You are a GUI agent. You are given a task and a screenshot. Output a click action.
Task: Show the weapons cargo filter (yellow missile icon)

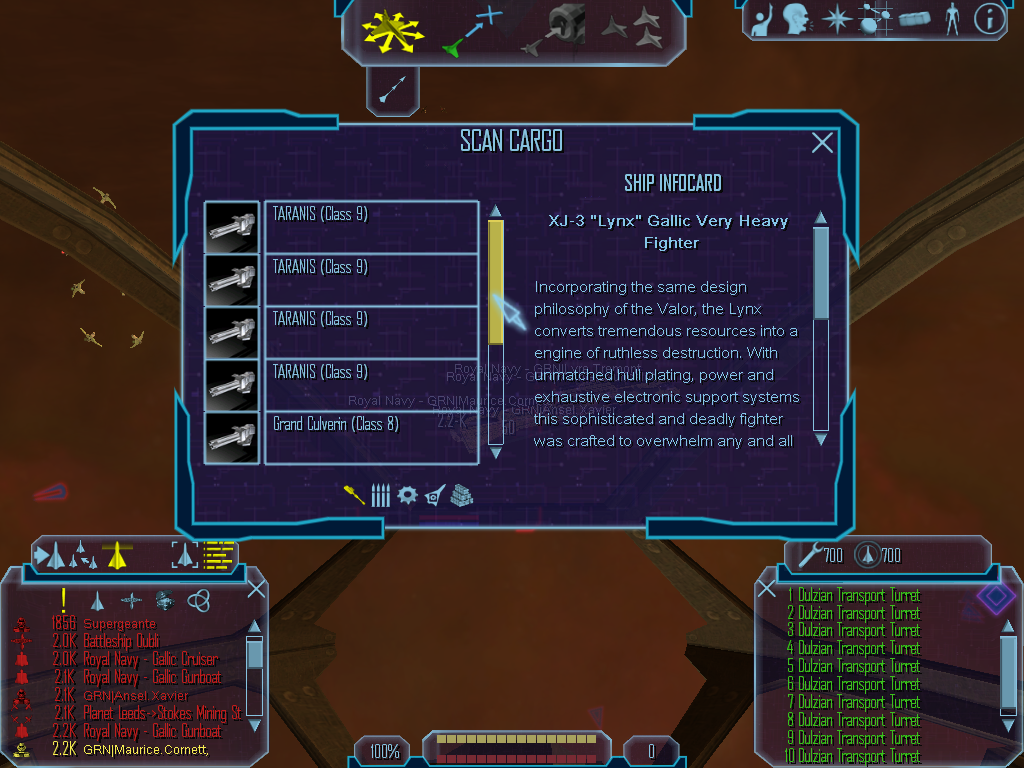[x=354, y=495]
